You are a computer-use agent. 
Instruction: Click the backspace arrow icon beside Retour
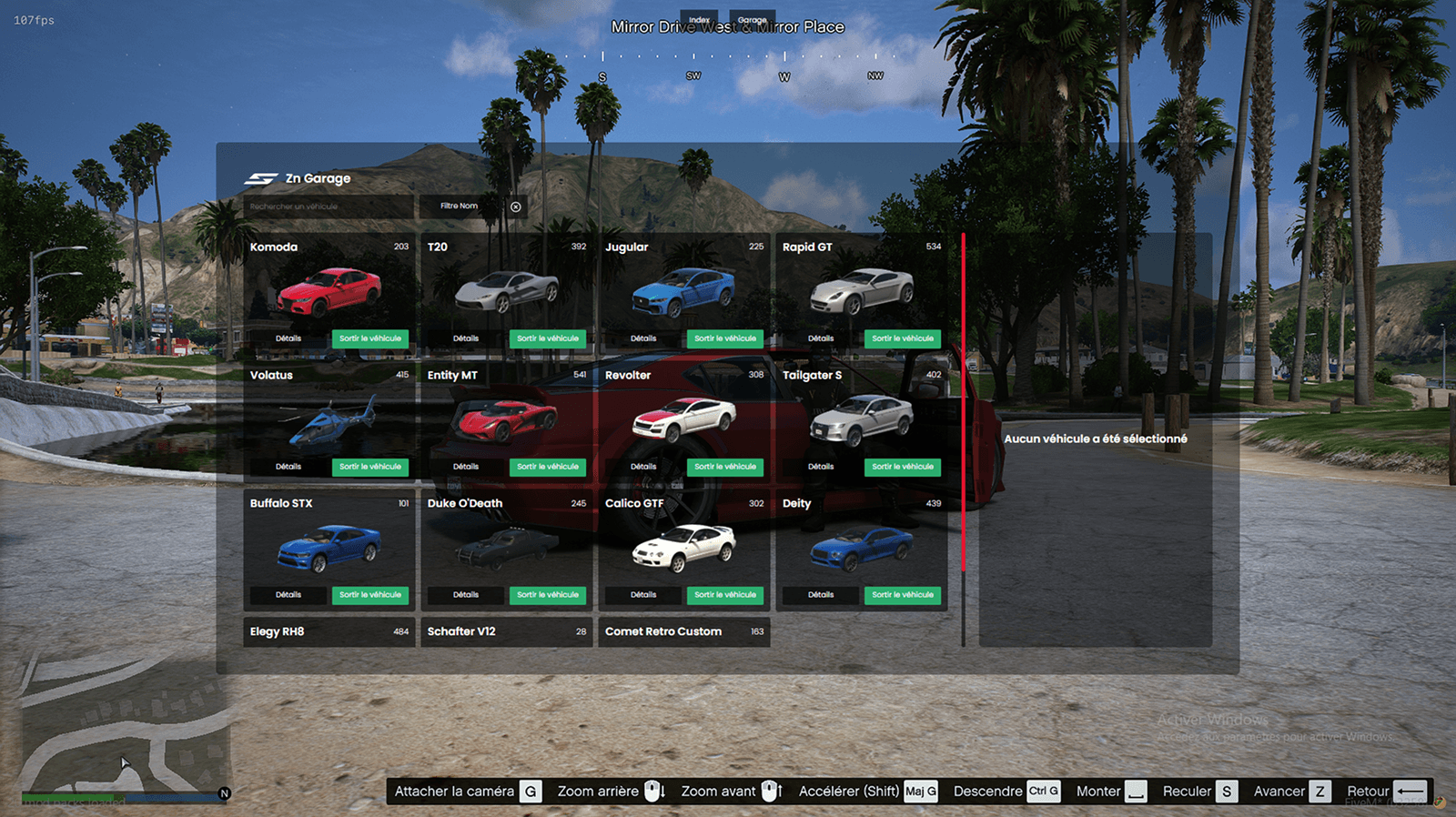[1410, 791]
